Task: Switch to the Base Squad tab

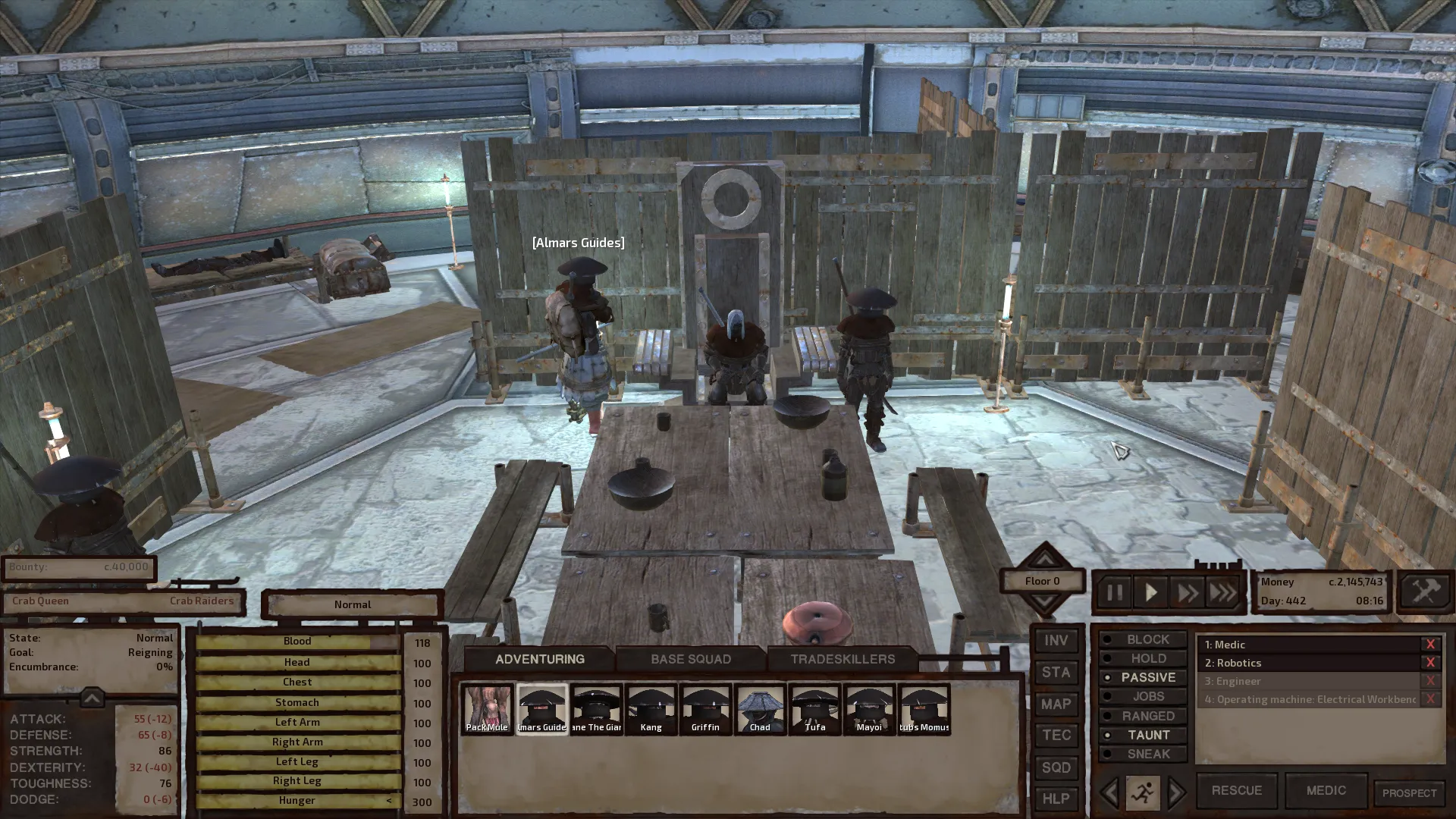Action: pyautogui.click(x=690, y=659)
